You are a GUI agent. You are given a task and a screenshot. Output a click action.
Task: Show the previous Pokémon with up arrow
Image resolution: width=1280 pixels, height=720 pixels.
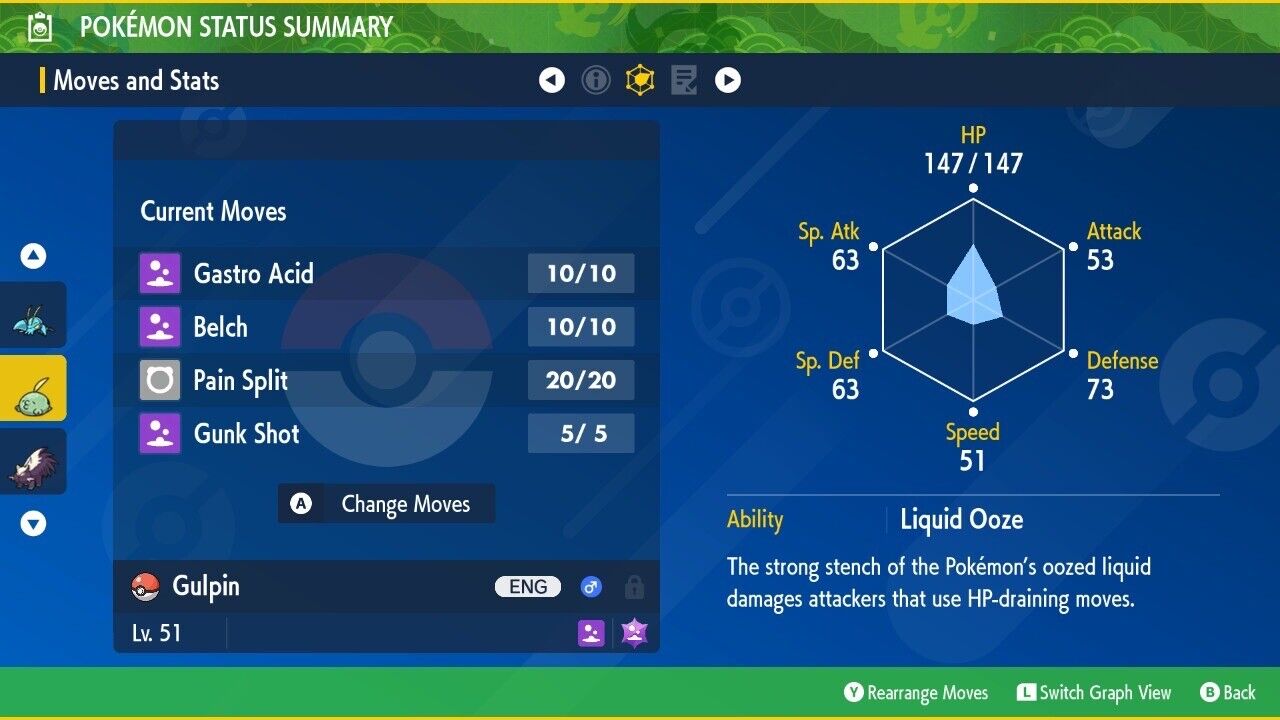[x=34, y=257]
